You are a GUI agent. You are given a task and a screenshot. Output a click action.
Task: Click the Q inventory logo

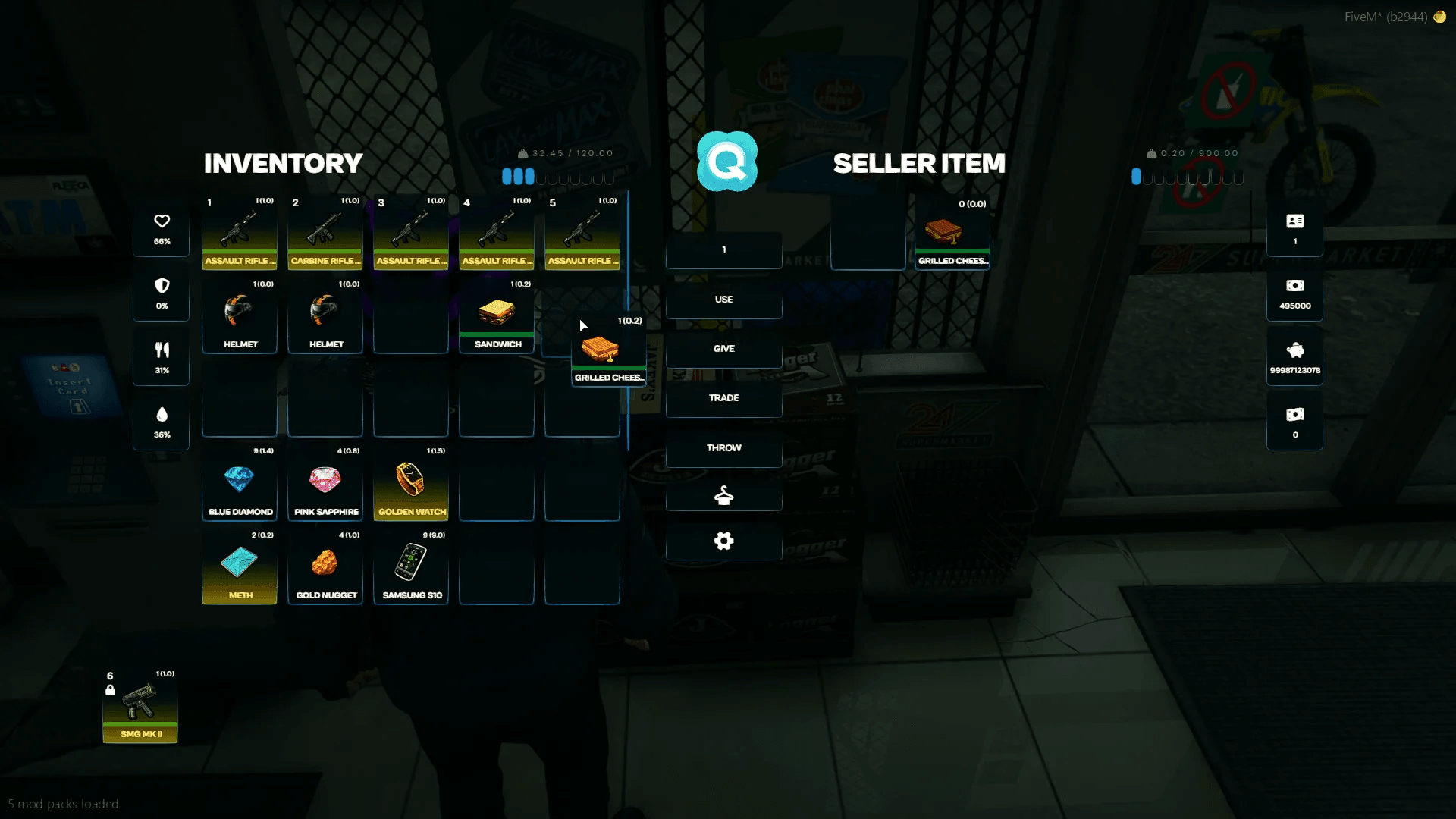pyautogui.click(x=726, y=162)
